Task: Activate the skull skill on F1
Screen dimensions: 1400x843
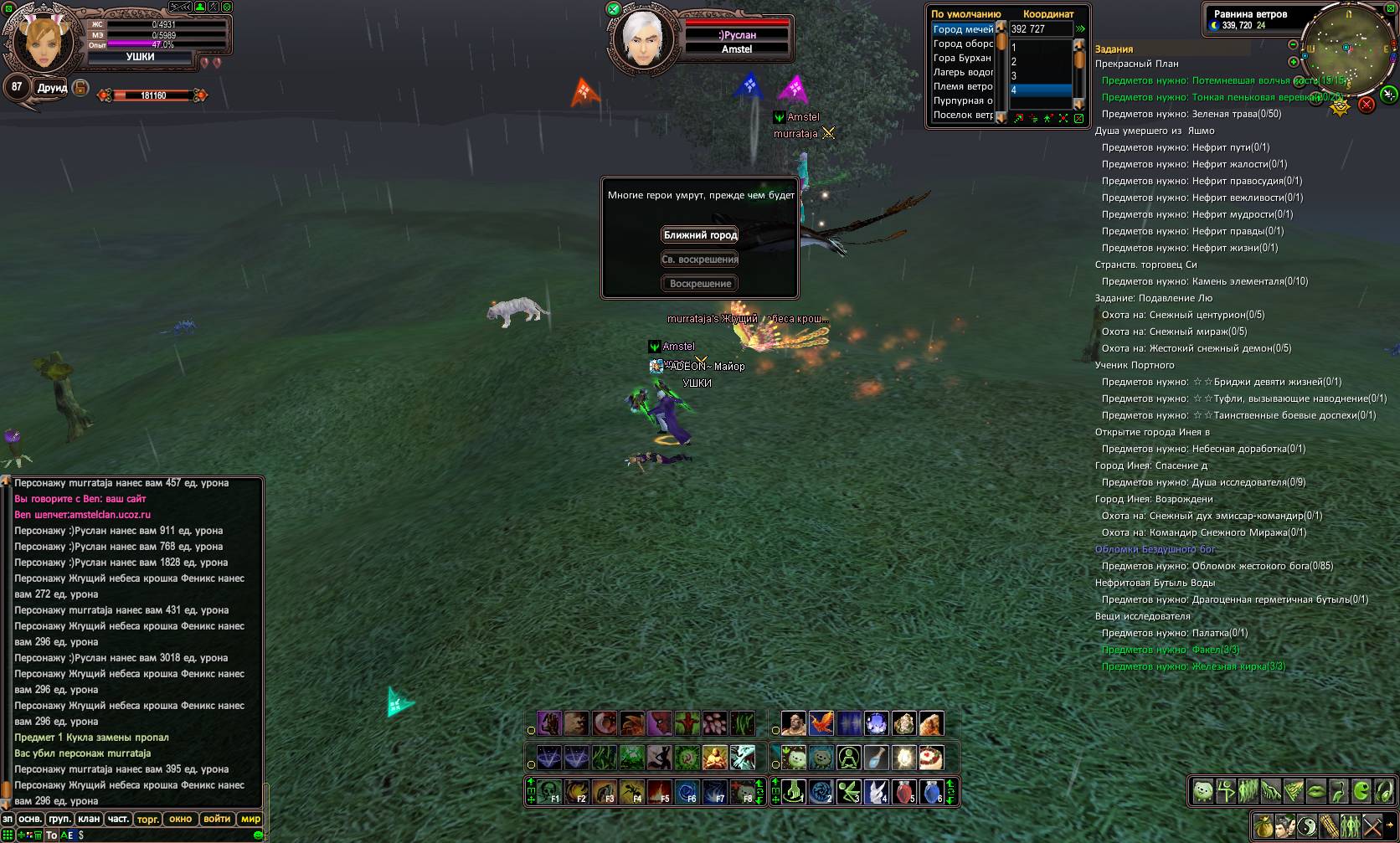Action: pos(549,791)
